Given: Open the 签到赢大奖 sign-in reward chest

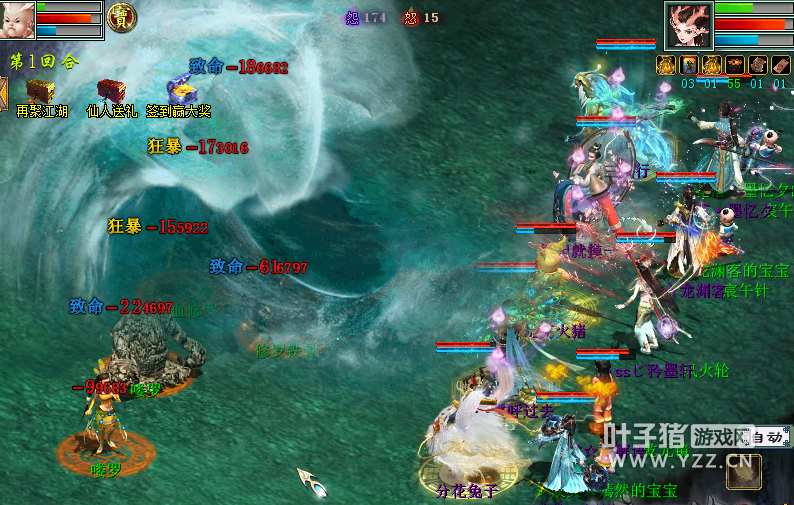Looking at the screenshot, I should click(x=181, y=88).
